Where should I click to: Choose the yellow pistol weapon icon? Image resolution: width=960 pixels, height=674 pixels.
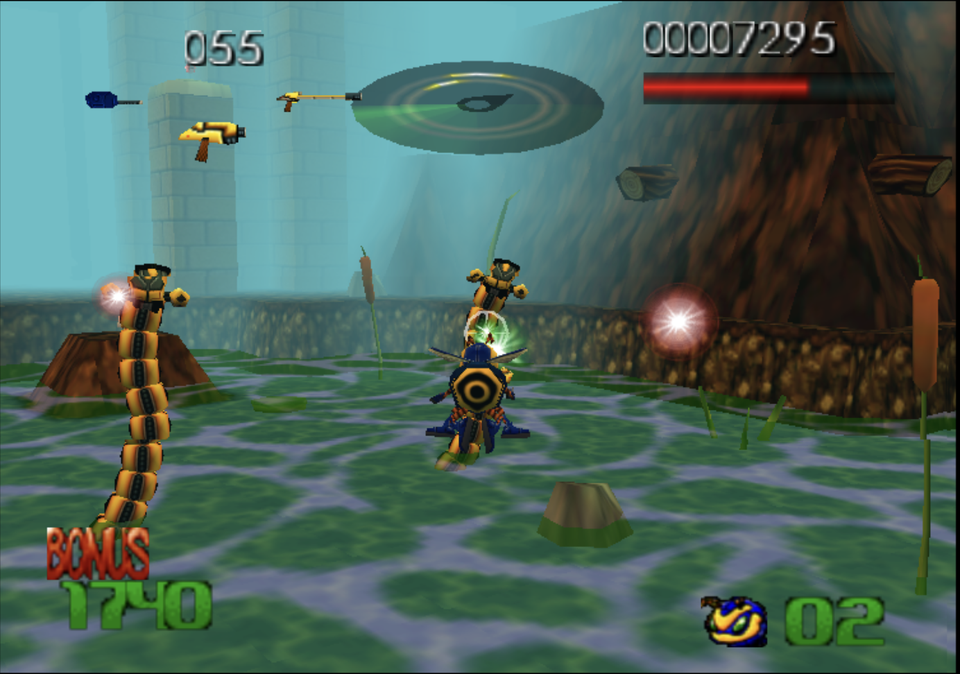point(212,136)
